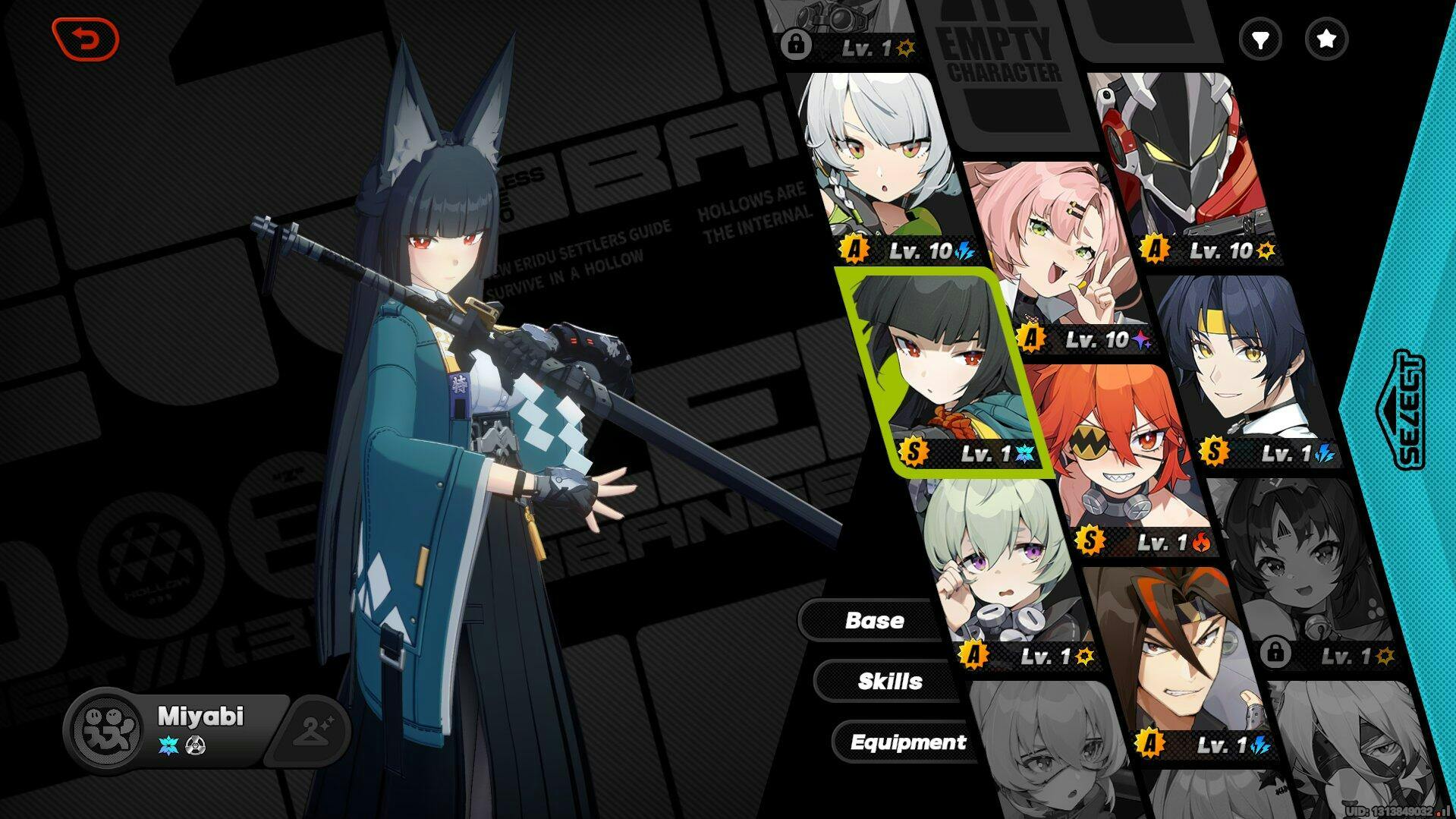Open the Equipment tab
Image resolution: width=1456 pixels, height=819 pixels.
tap(907, 742)
